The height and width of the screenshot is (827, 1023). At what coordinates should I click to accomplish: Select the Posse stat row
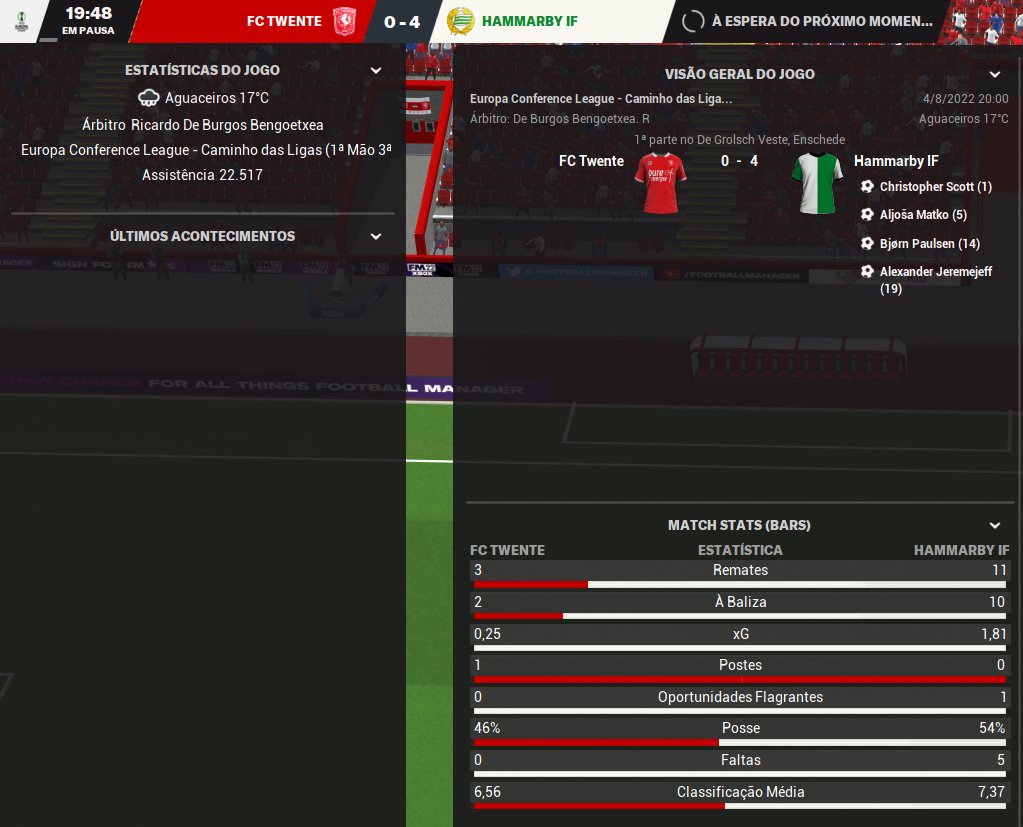(740, 729)
